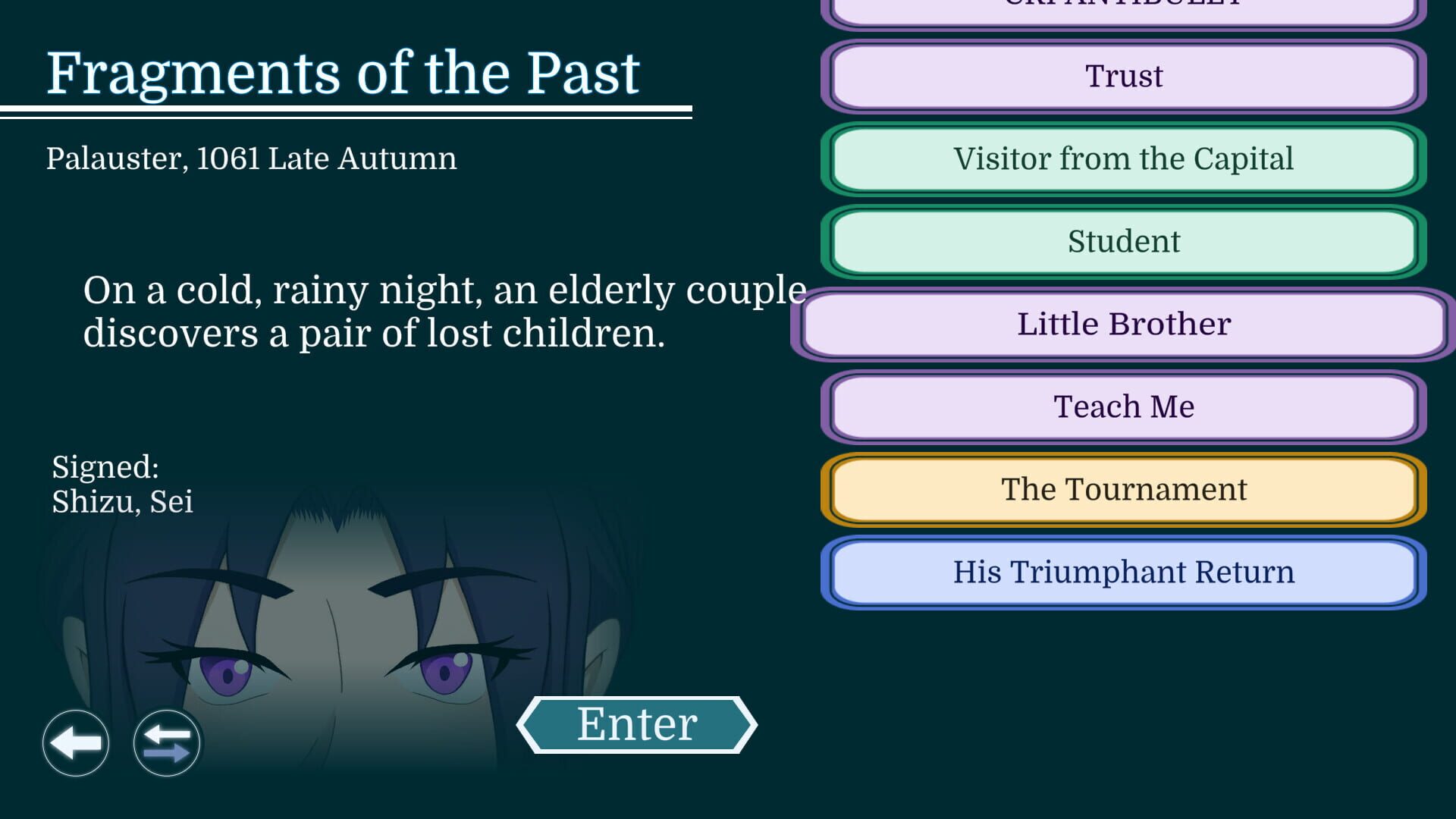Click the orange-bordered Tournament entry
Viewport: 1456px width, 819px height.
tap(1125, 489)
